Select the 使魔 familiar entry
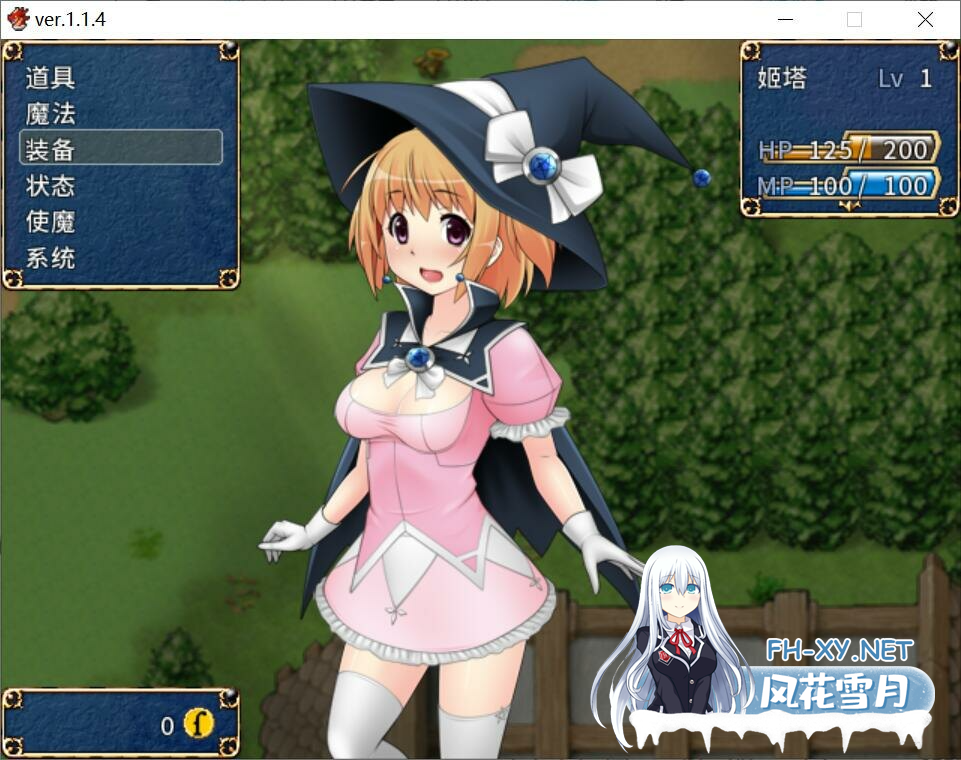Screen dimensions: 961x760 (x=51, y=221)
